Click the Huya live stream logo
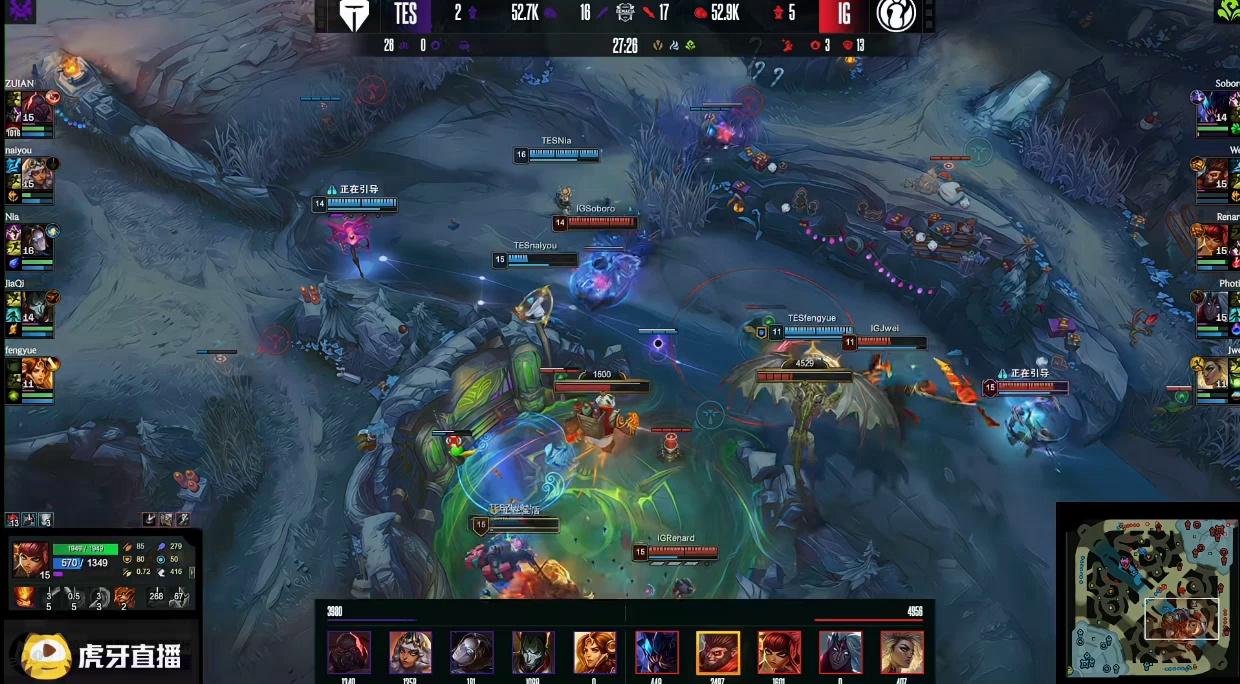The height and width of the screenshot is (684, 1240). coord(102,655)
